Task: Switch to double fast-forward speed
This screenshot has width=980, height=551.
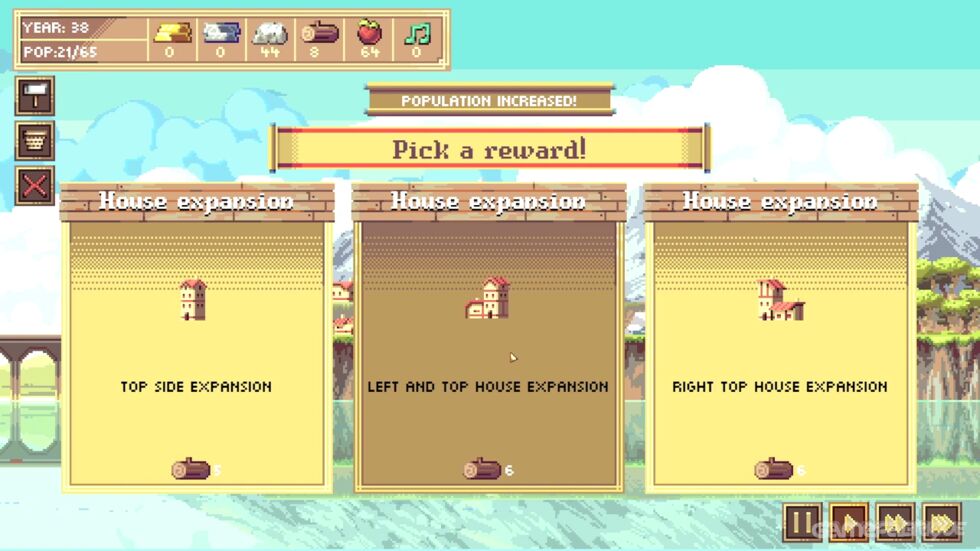Action: coord(895,523)
